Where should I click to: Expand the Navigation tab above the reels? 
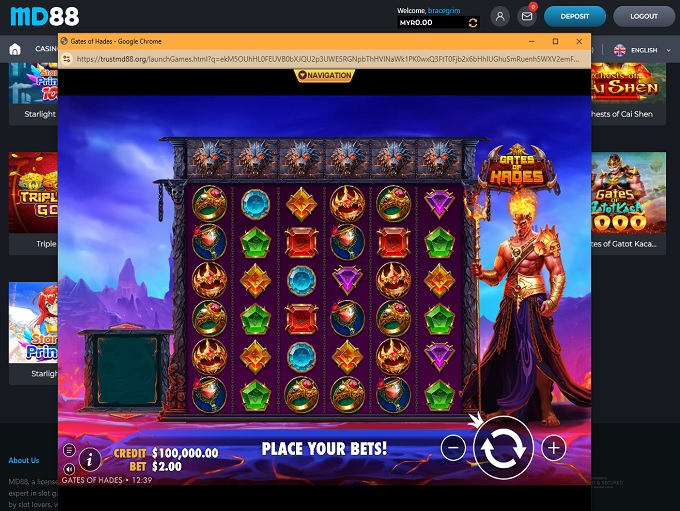point(324,75)
